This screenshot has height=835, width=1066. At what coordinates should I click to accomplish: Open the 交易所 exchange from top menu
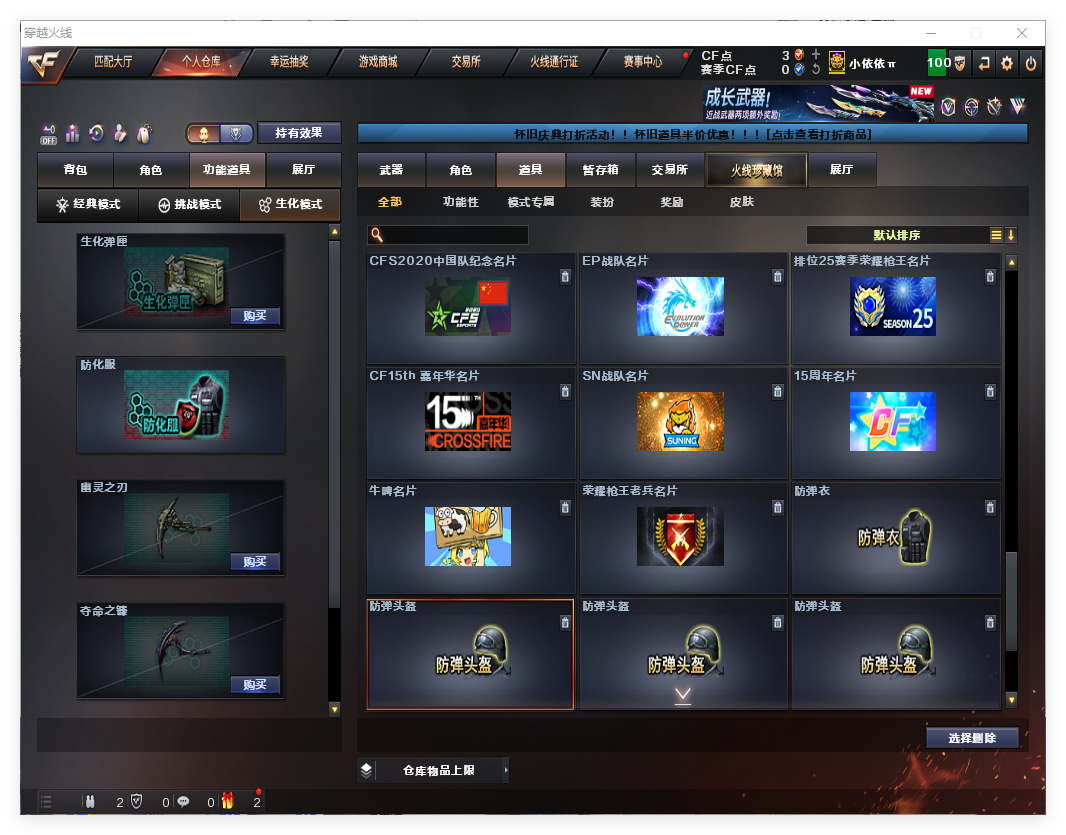[466, 62]
